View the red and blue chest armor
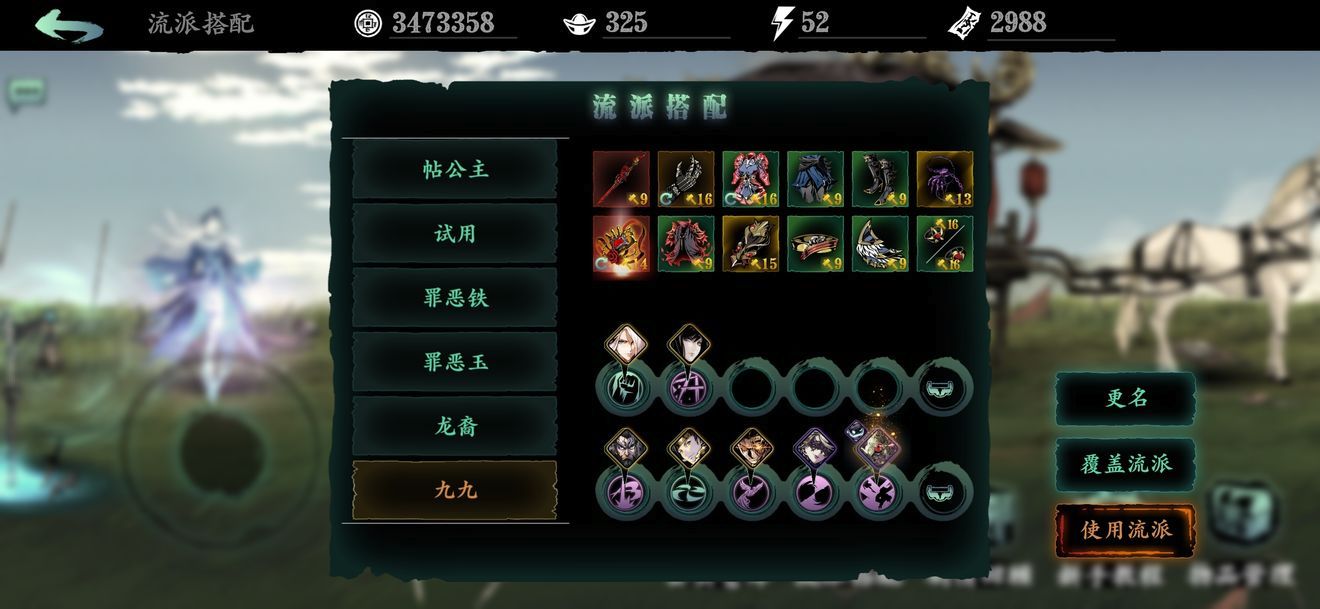This screenshot has height=609, width=1320. coord(751,179)
